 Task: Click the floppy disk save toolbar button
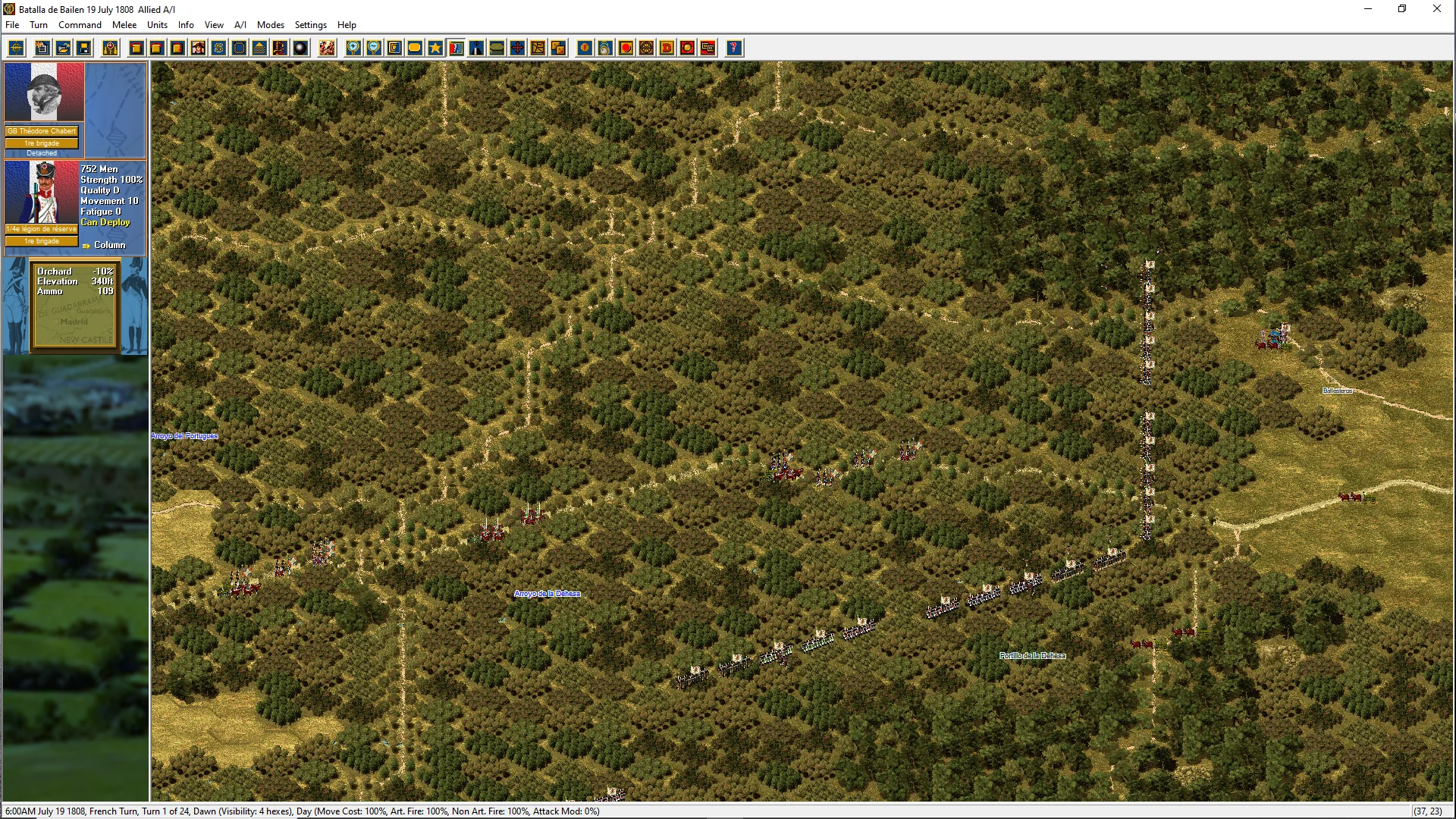[x=84, y=49]
